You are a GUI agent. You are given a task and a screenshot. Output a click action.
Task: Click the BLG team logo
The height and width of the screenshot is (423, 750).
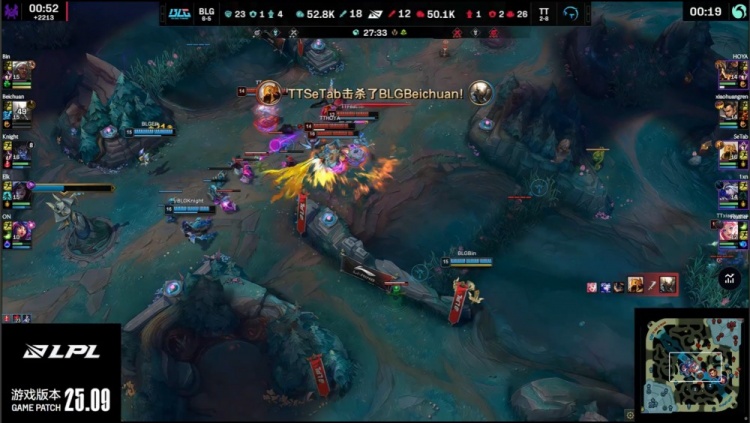point(180,12)
